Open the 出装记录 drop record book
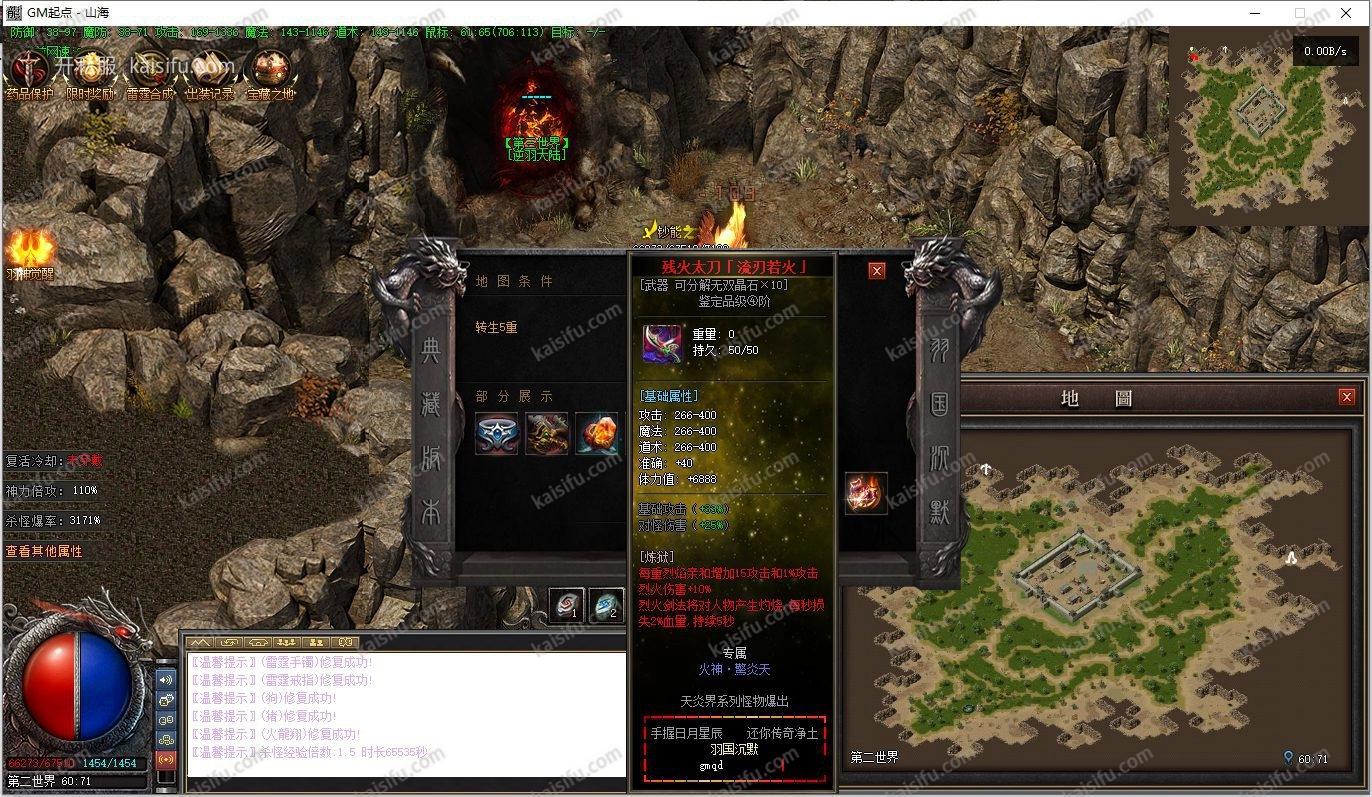Screen dimensions: 1372x797 pos(210,70)
